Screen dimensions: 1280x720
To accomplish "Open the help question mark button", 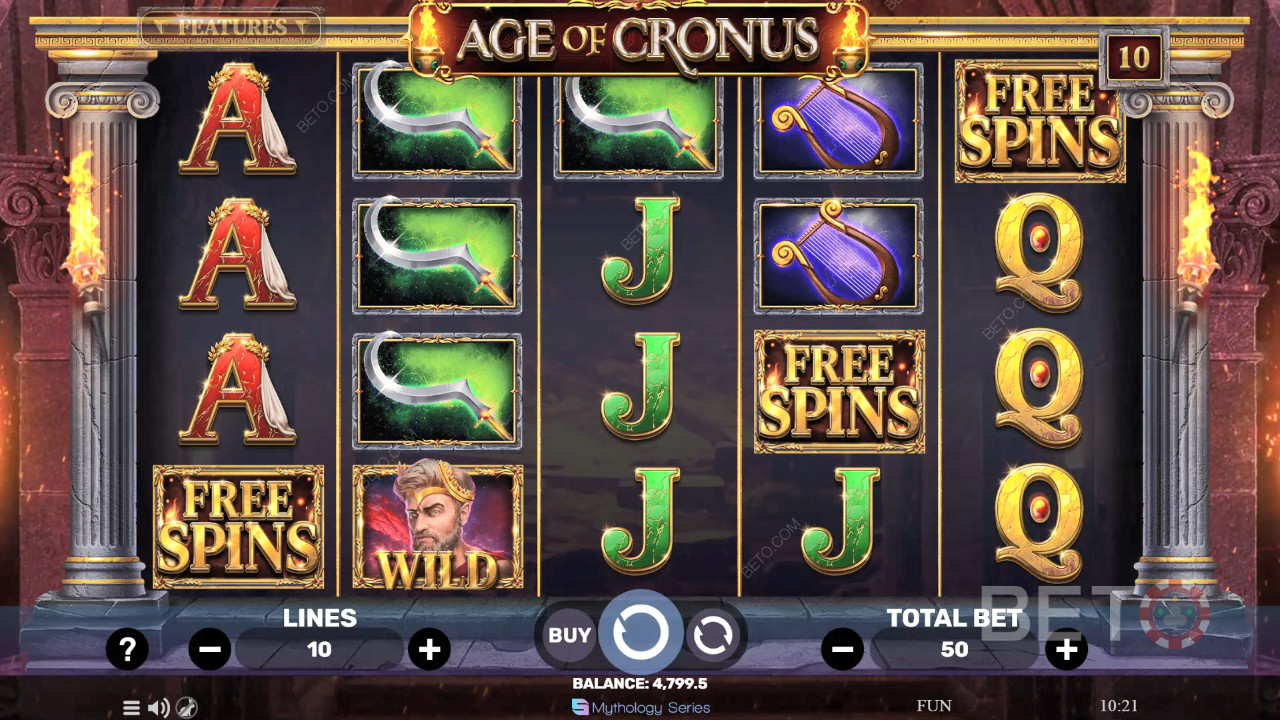I will pyautogui.click(x=127, y=650).
